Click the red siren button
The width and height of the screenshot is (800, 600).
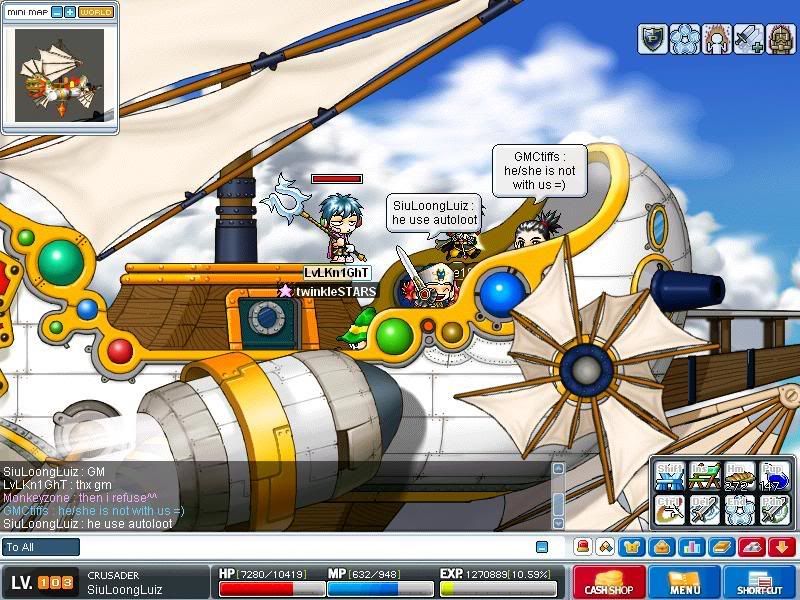point(581,547)
